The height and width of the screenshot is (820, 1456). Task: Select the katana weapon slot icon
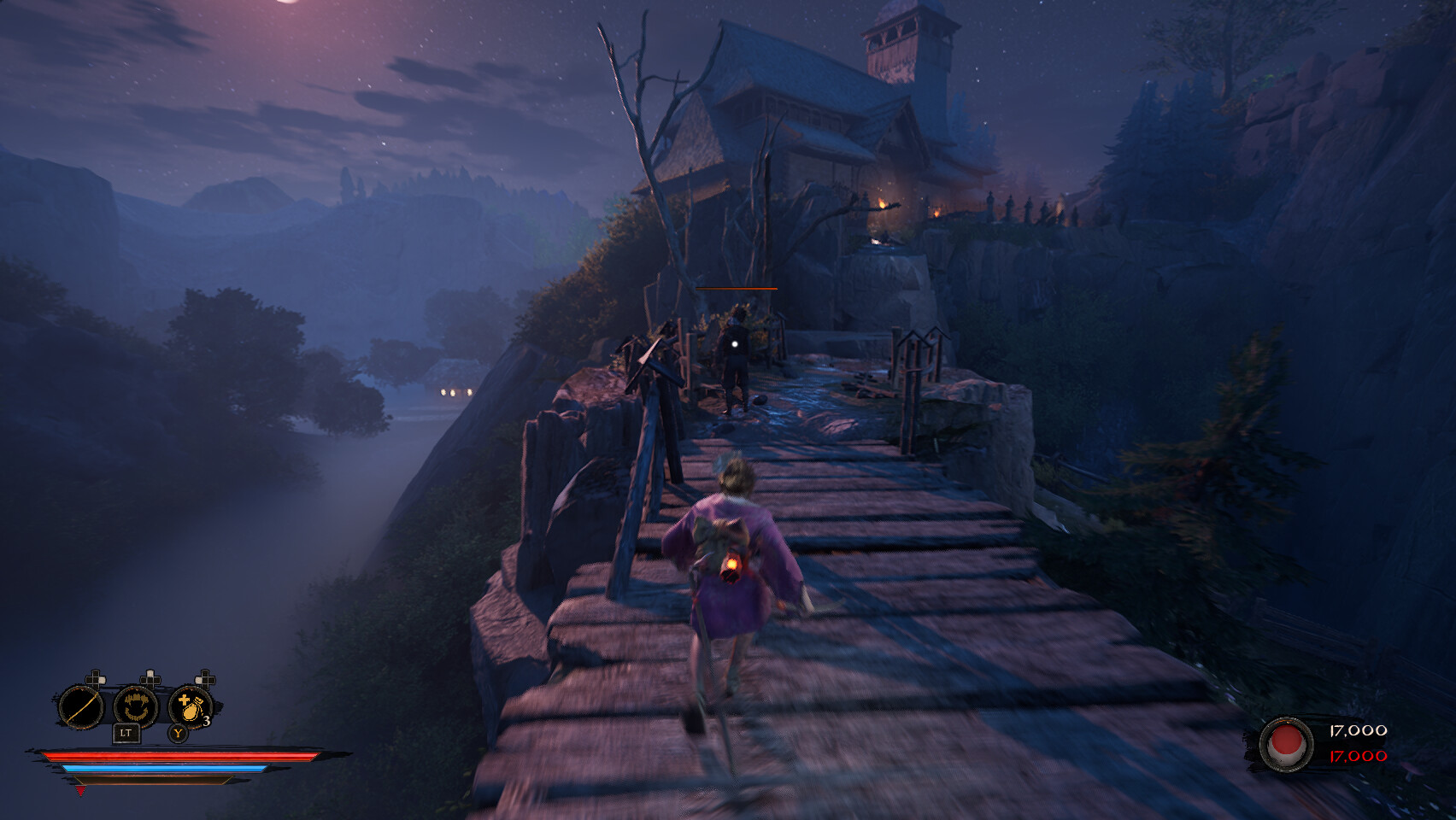(x=81, y=706)
